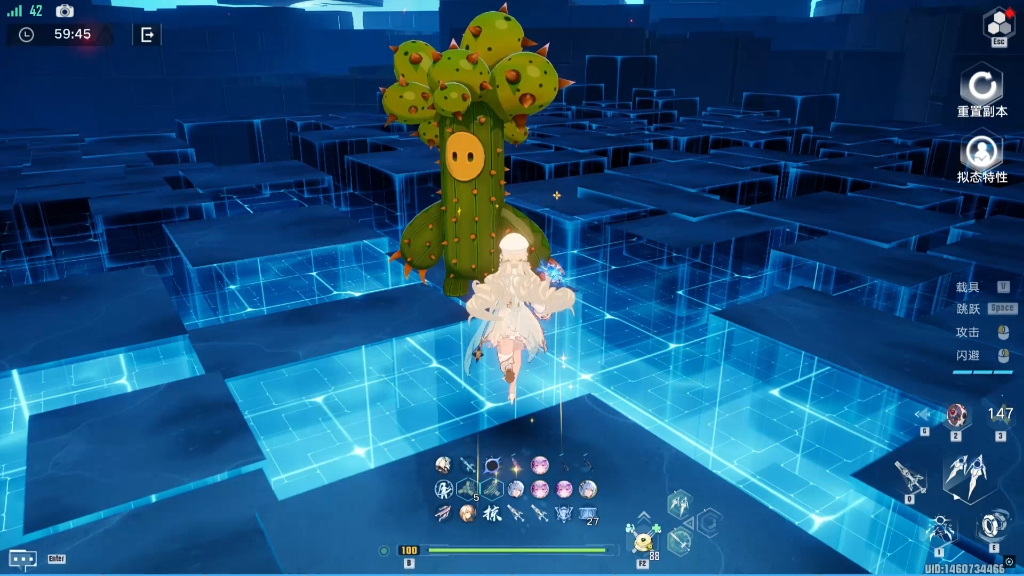Activate the large twin-blade attack skill
The width and height of the screenshot is (1024, 576).
[x=967, y=475]
